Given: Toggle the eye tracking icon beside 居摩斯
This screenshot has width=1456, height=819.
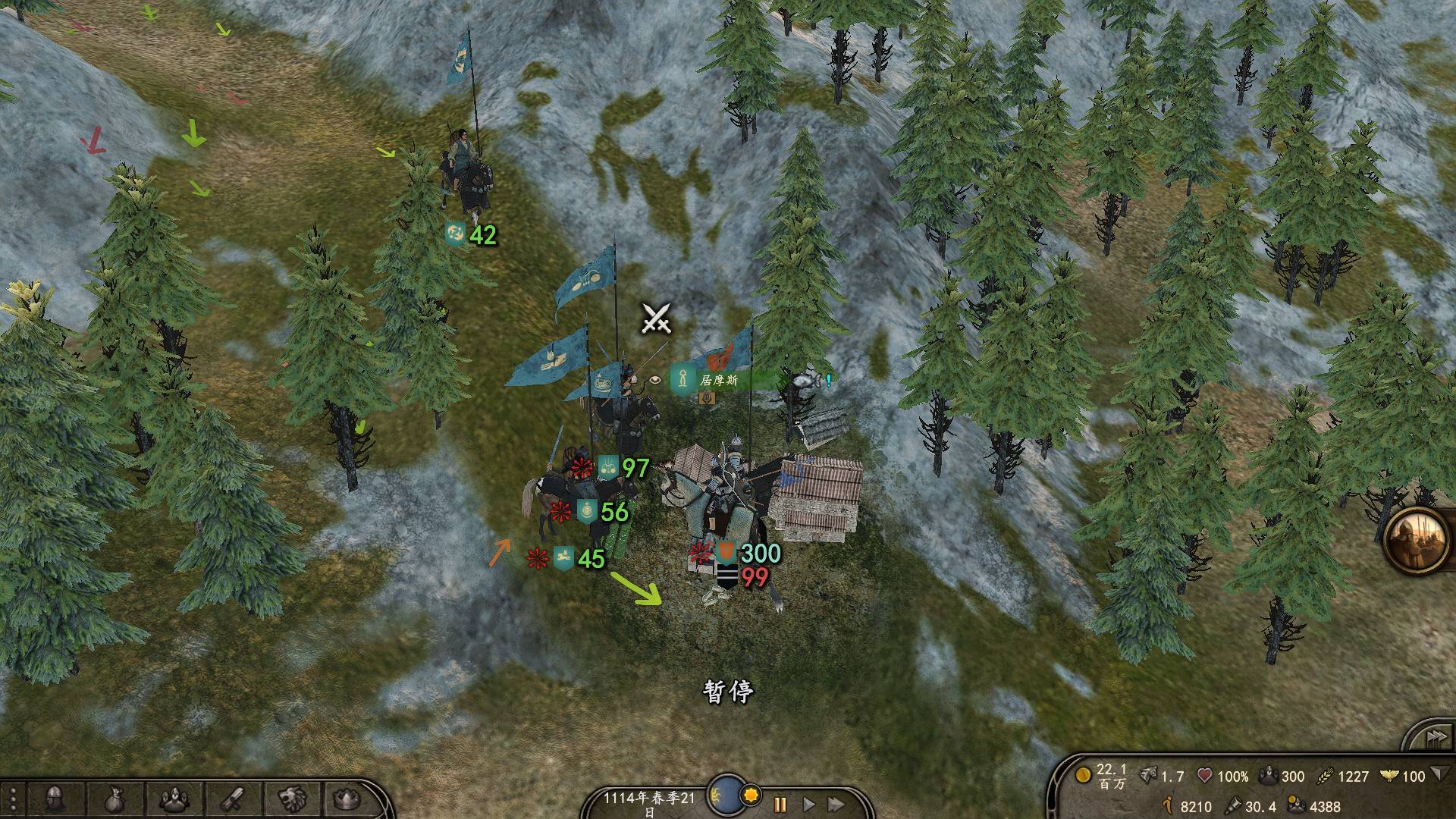Looking at the screenshot, I should coord(654,380).
